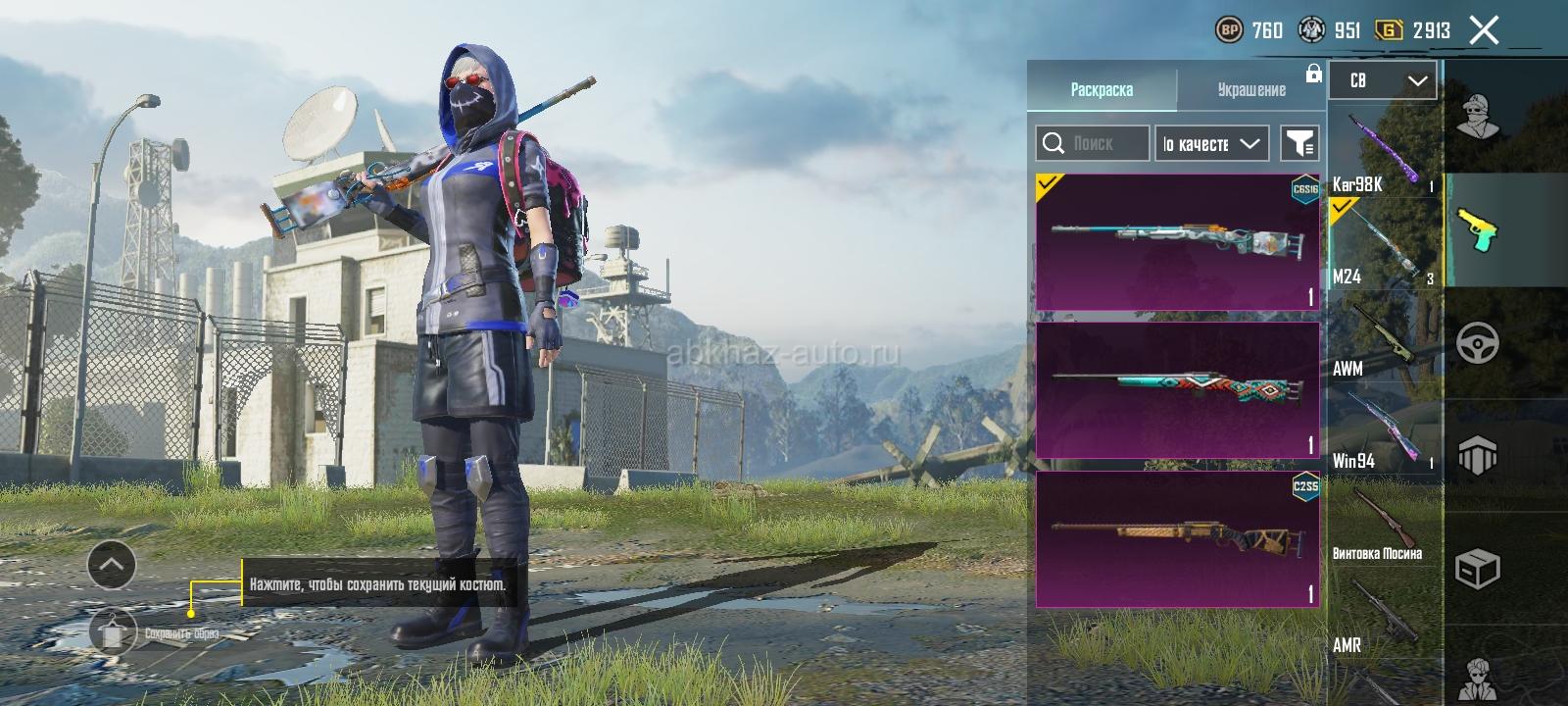Select the M24 weapon entry
This screenshot has width=1568, height=706.
(x=1384, y=245)
